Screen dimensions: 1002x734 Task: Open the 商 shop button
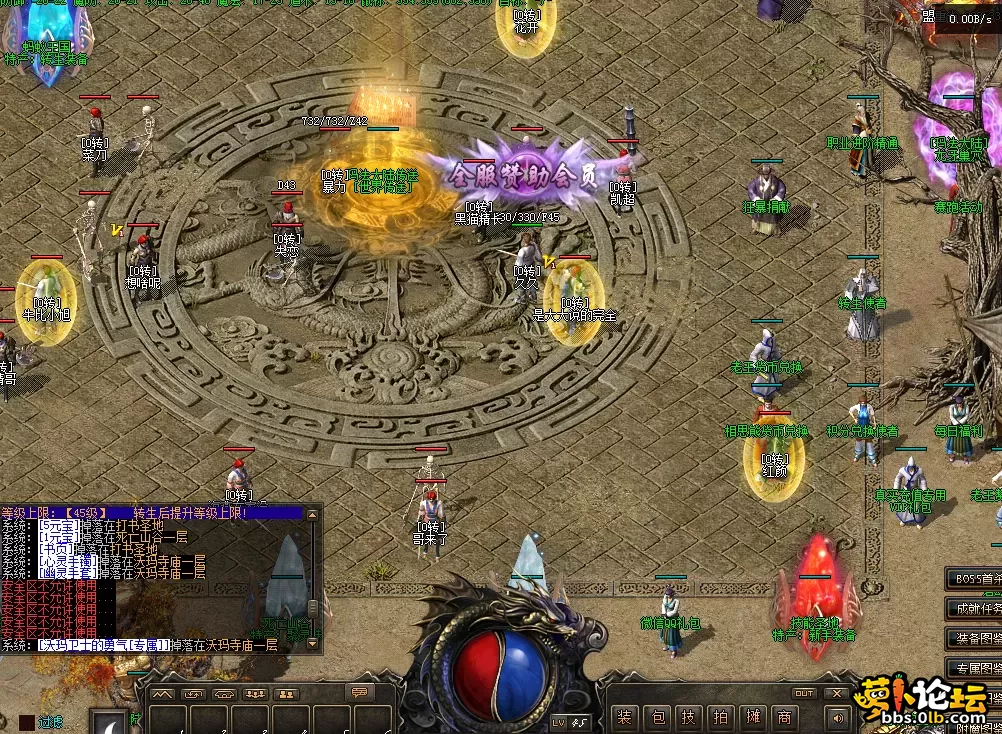(785, 716)
